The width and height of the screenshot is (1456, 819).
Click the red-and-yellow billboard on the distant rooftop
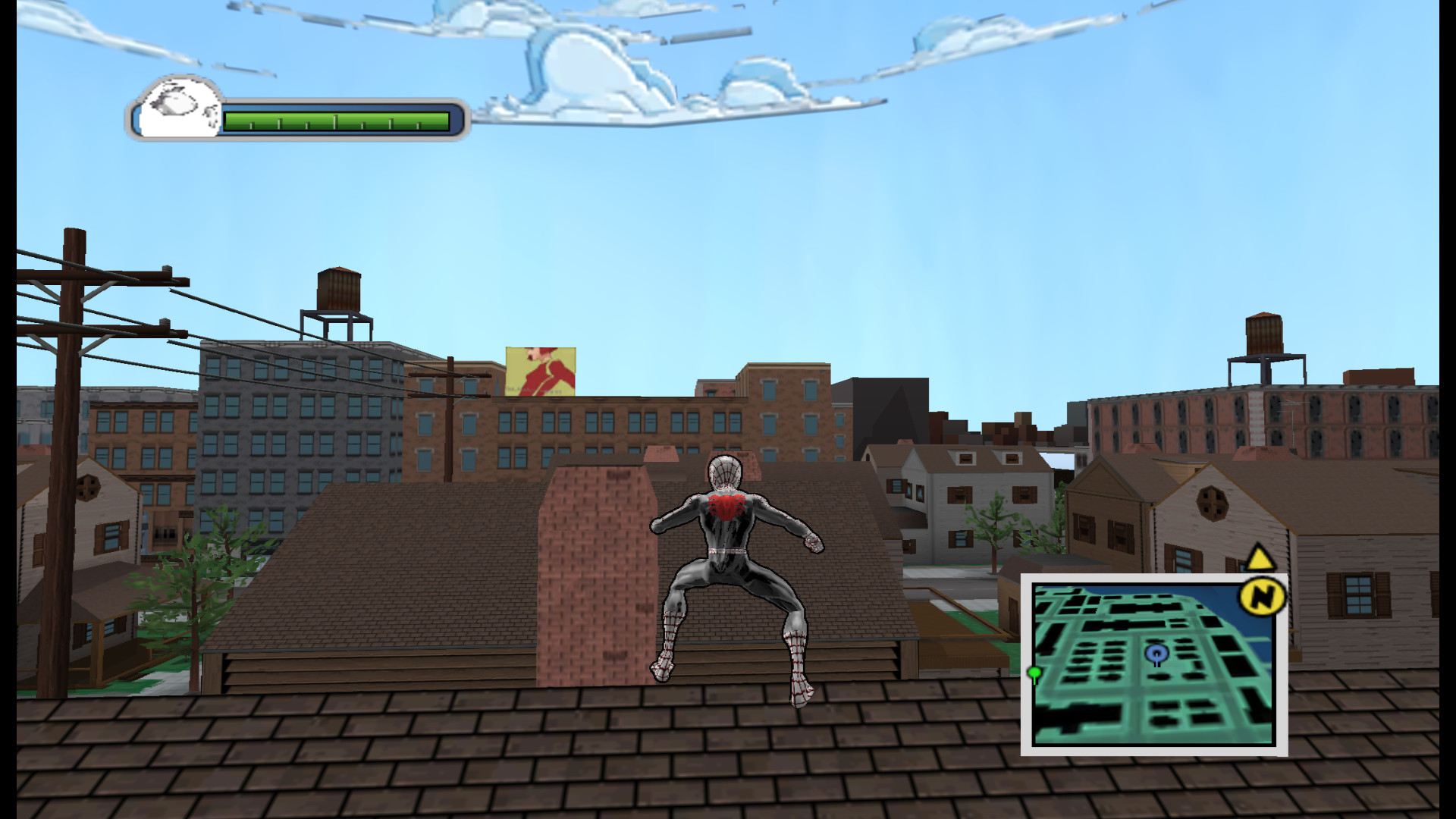tap(540, 372)
